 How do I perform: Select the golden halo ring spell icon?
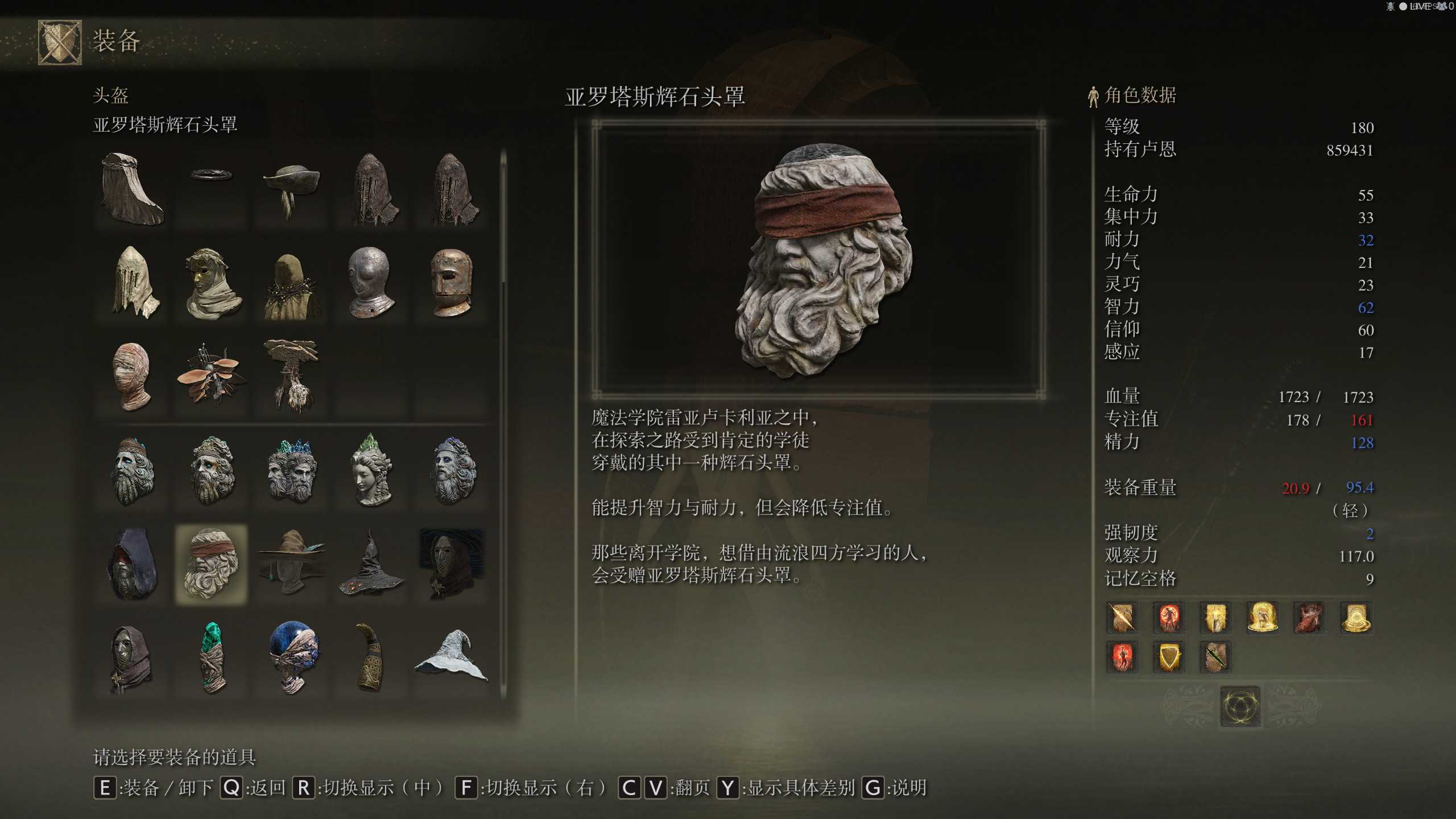pyautogui.click(x=1356, y=618)
